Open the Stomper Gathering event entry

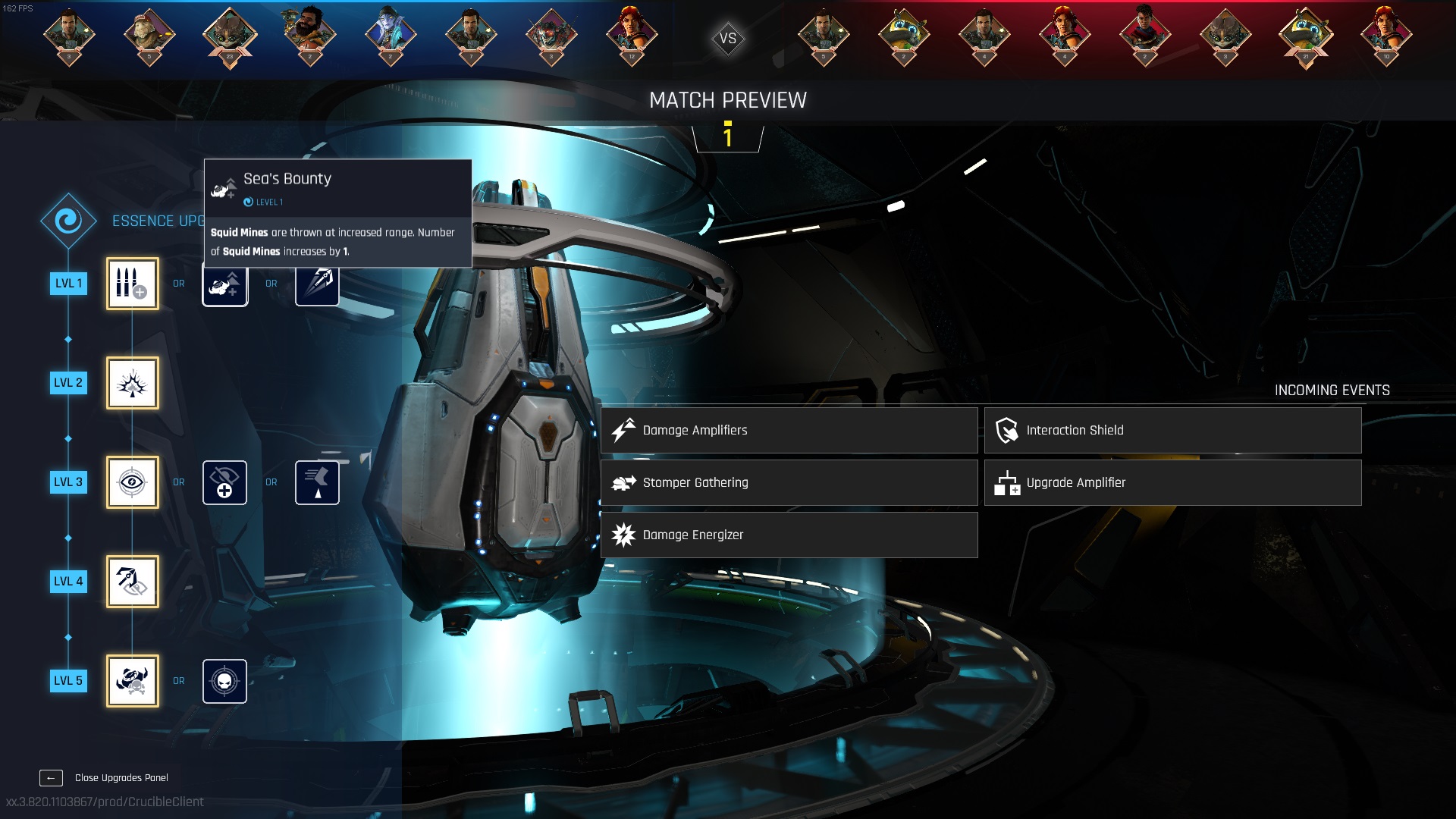[789, 482]
